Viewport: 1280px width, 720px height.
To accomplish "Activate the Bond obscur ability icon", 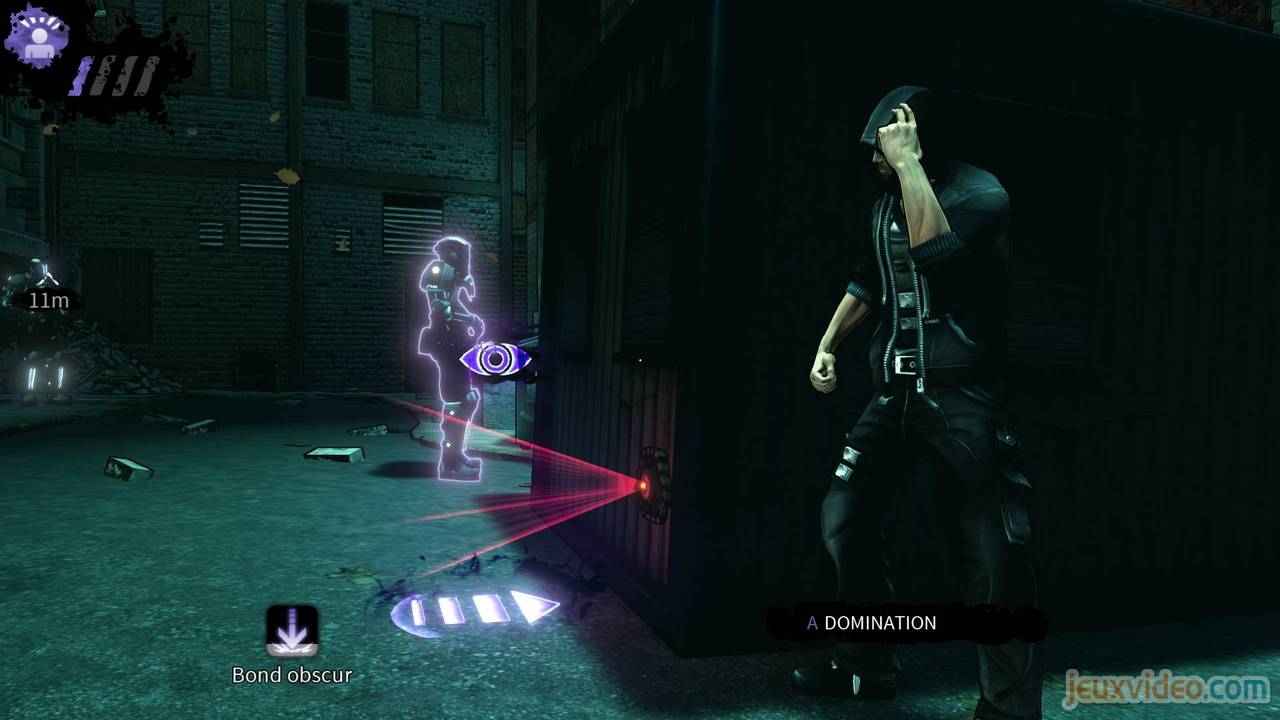I will [292, 631].
